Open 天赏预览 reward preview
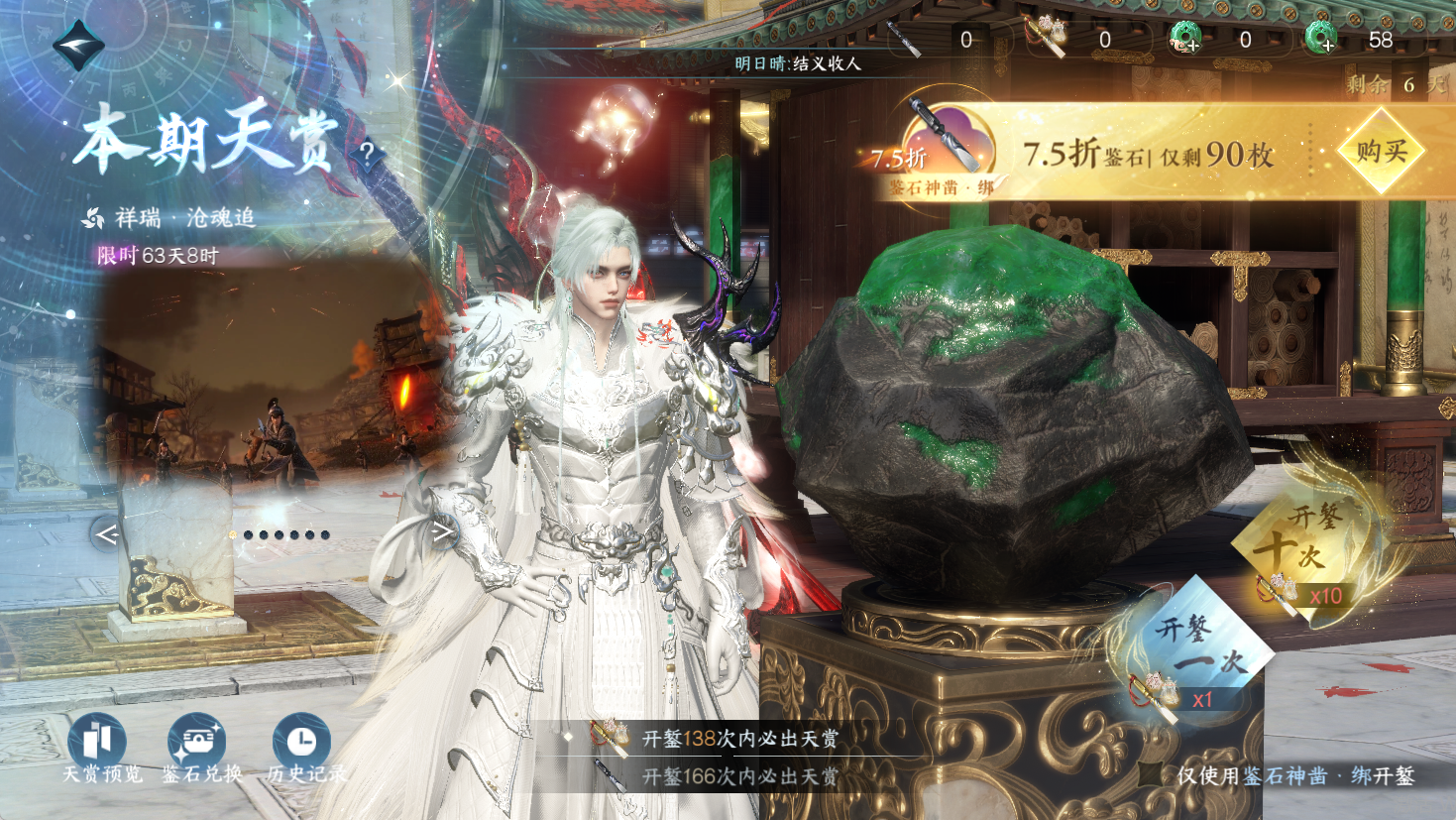1456x820 pixels. click(97, 743)
